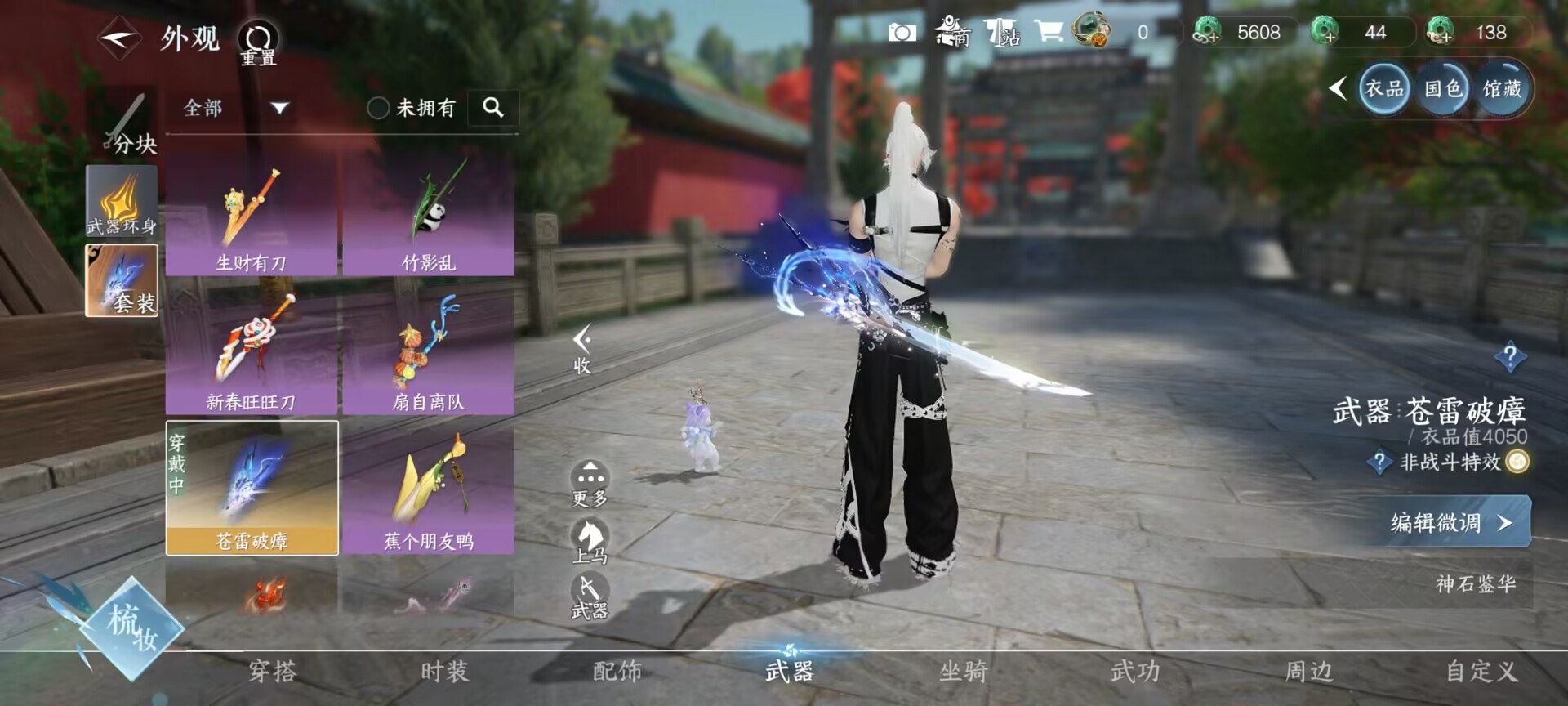Switch to the 武器环身 category
This screenshot has width=1568, height=706.
pos(122,201)
